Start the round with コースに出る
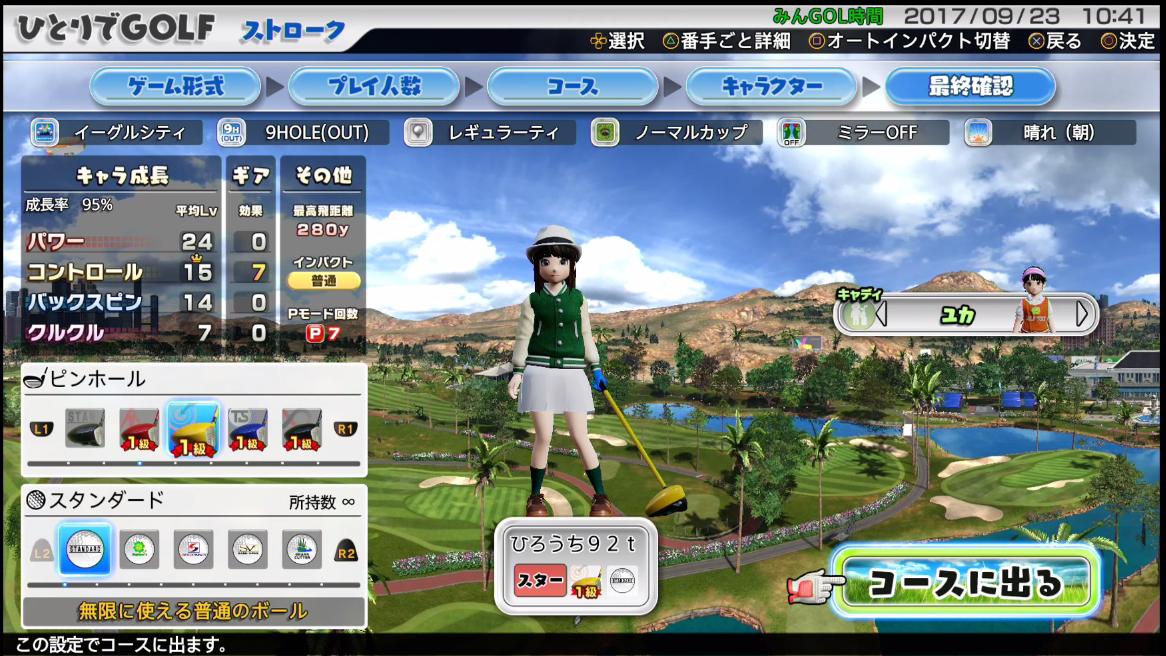Screen dimensions: 1166x656 964,582
